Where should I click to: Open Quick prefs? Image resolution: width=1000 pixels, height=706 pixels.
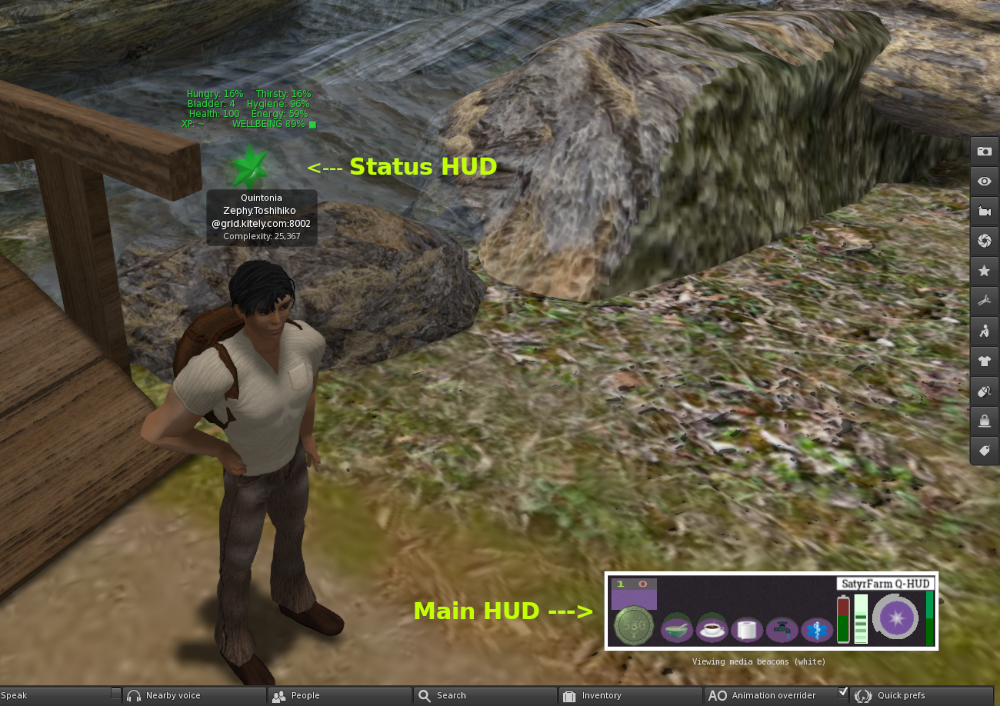pos(900,695)
